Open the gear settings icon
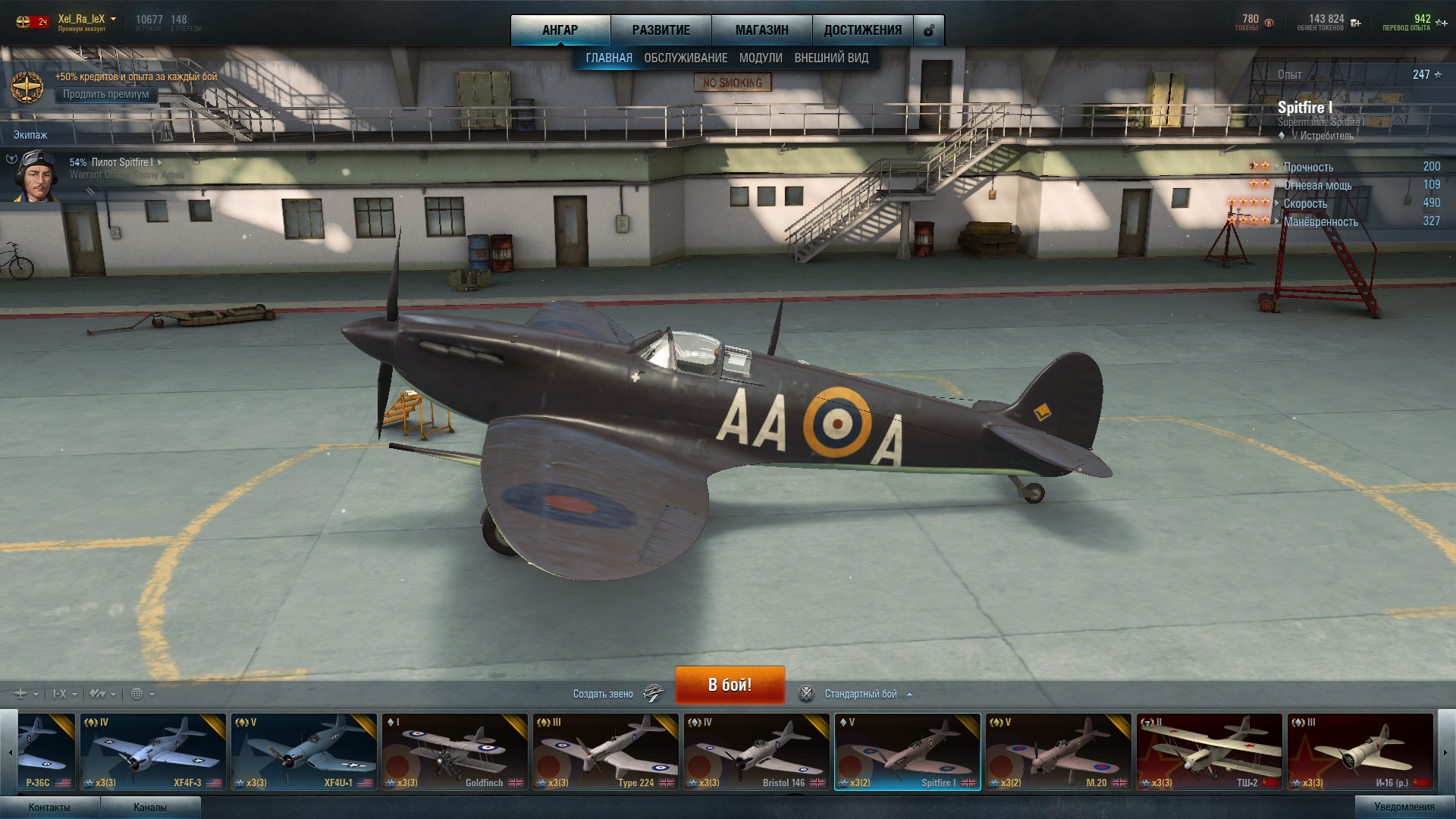The image size is (1456, 819). tap(929, 31)
